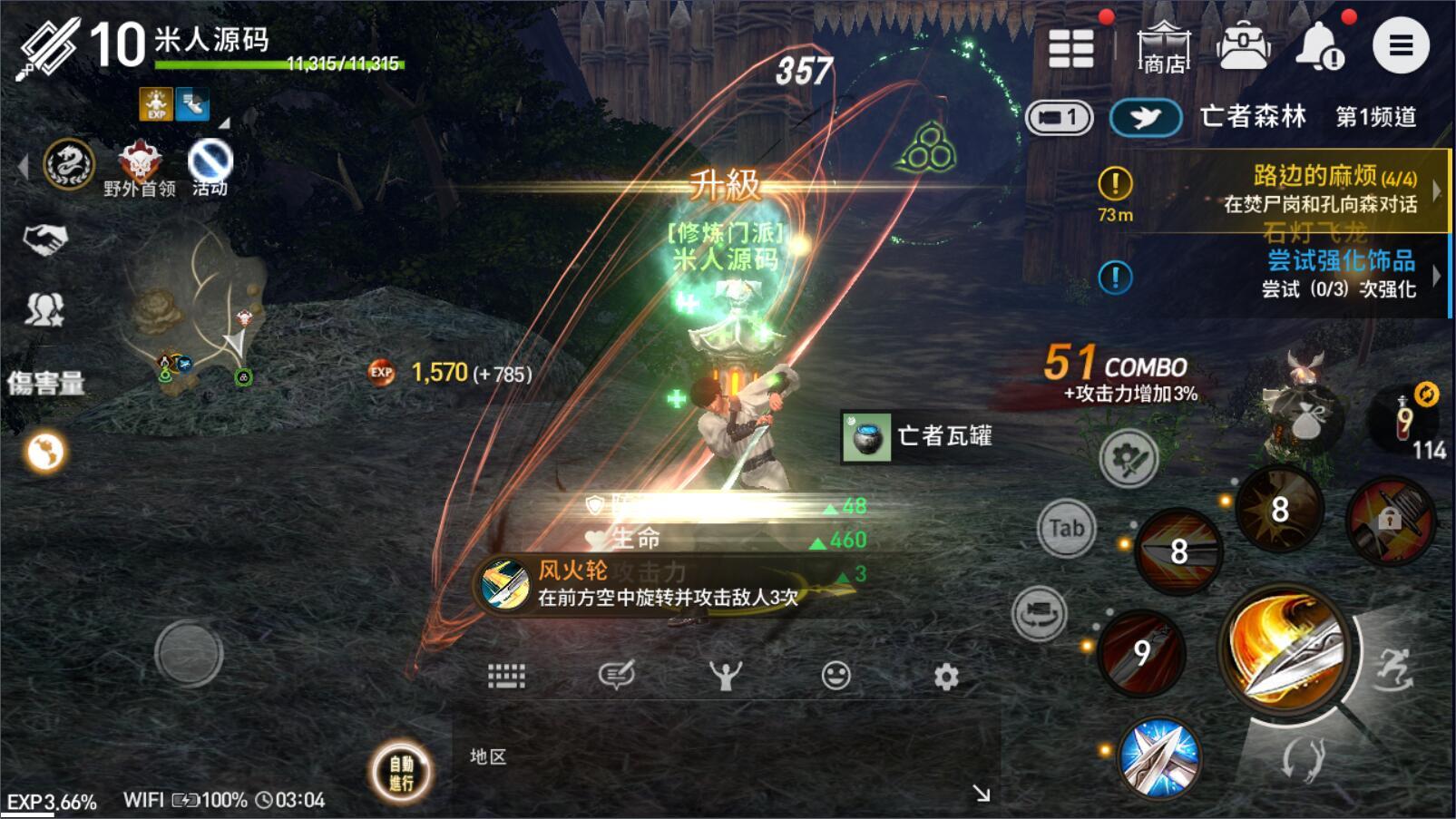Open the notification bell

tap(1319, 45)
